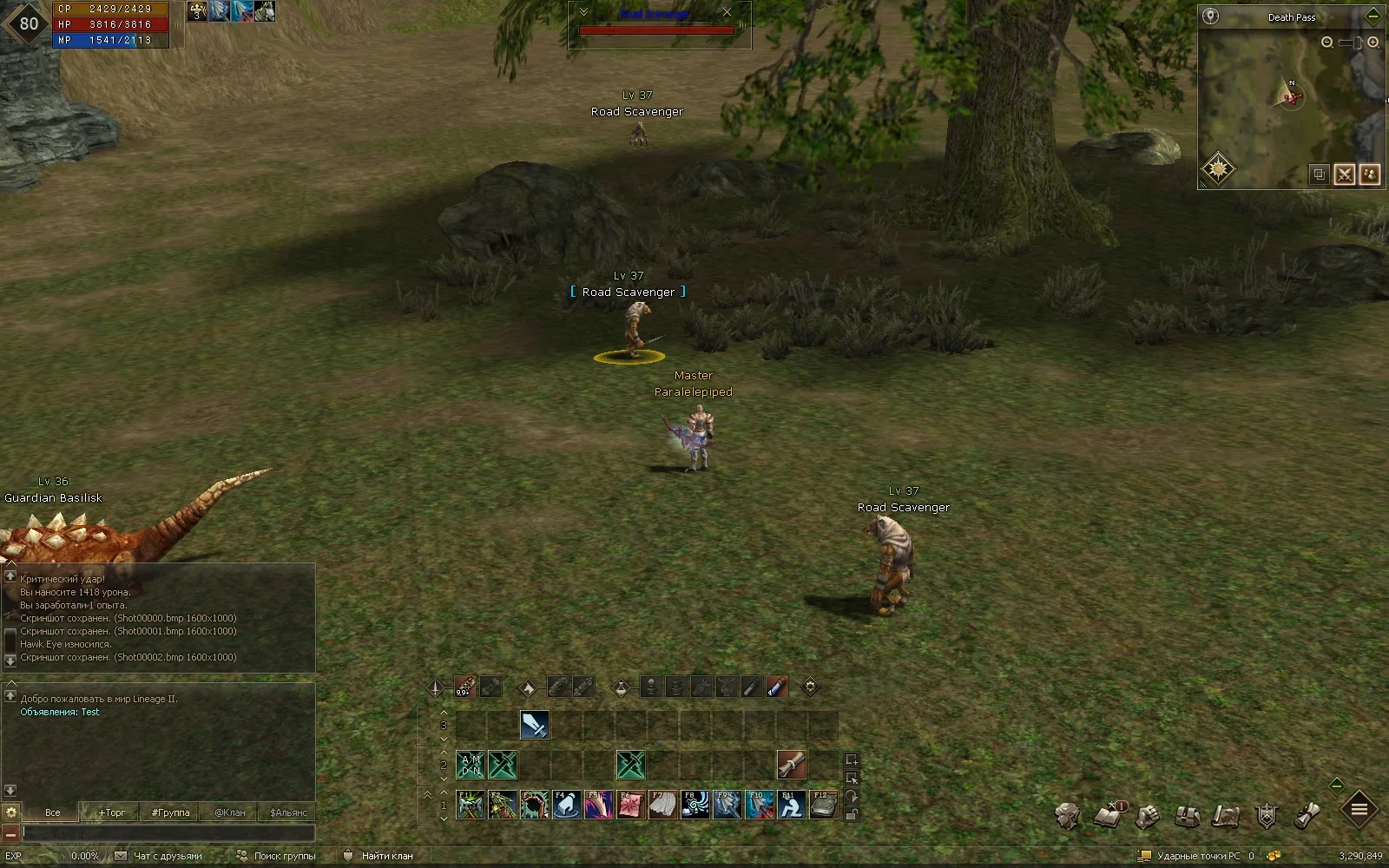This screenshot has width=1389, height=868.
Task: Close the Road Scavenger target window
Action: point(727,12)
